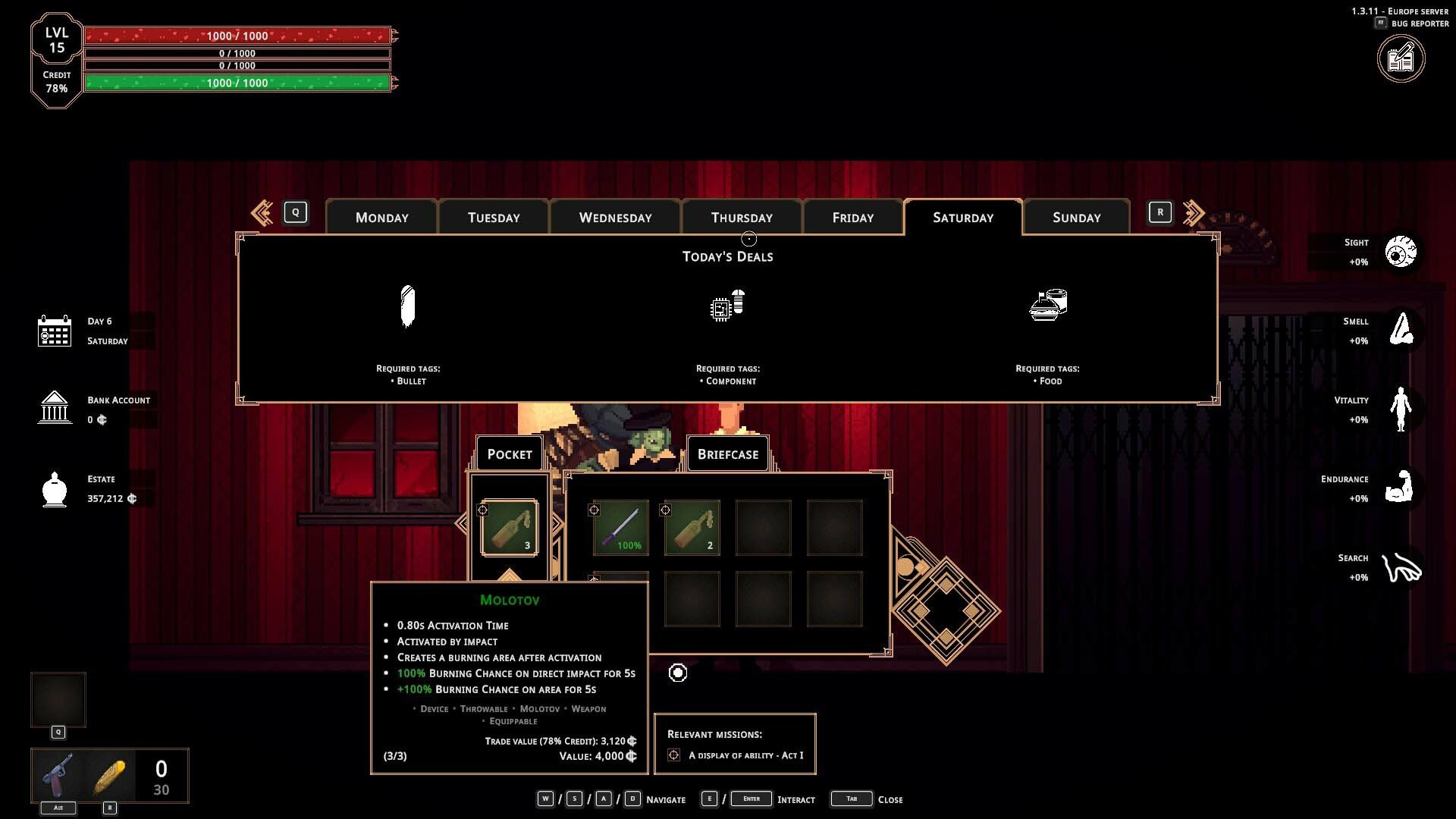Choose the Component tag deal
This screenshot has height=819, width=1456.
click(x=727, y=306)
